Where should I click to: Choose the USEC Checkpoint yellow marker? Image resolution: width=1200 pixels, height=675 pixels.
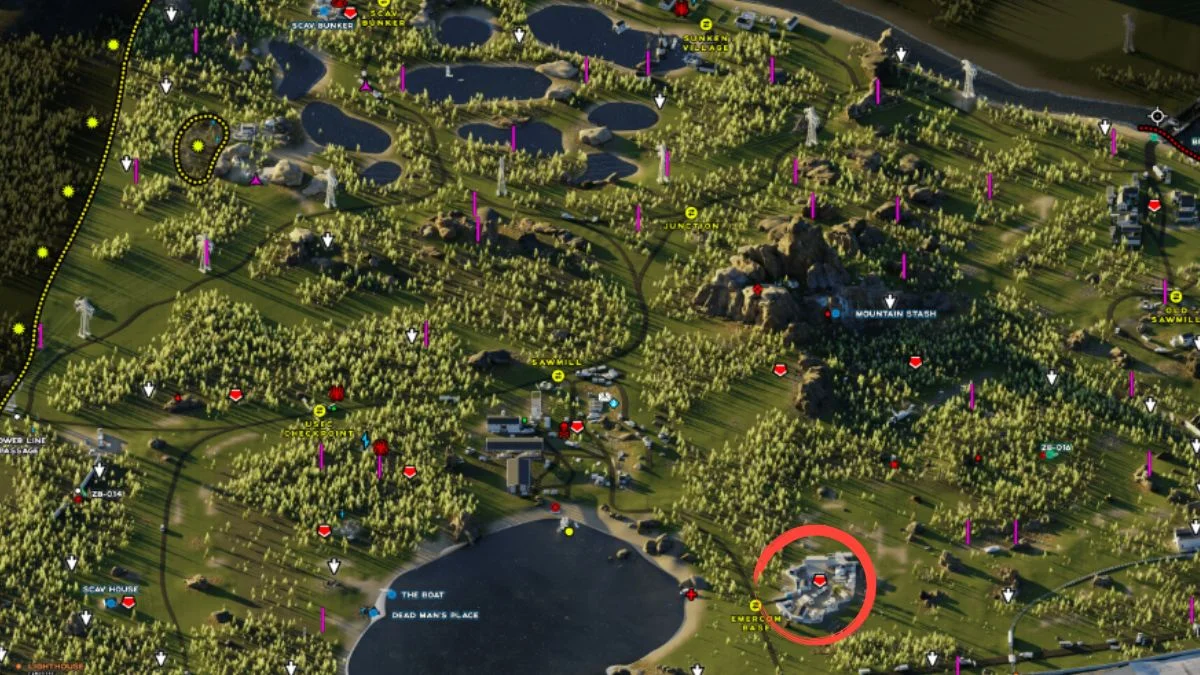(x=320, y=410)
